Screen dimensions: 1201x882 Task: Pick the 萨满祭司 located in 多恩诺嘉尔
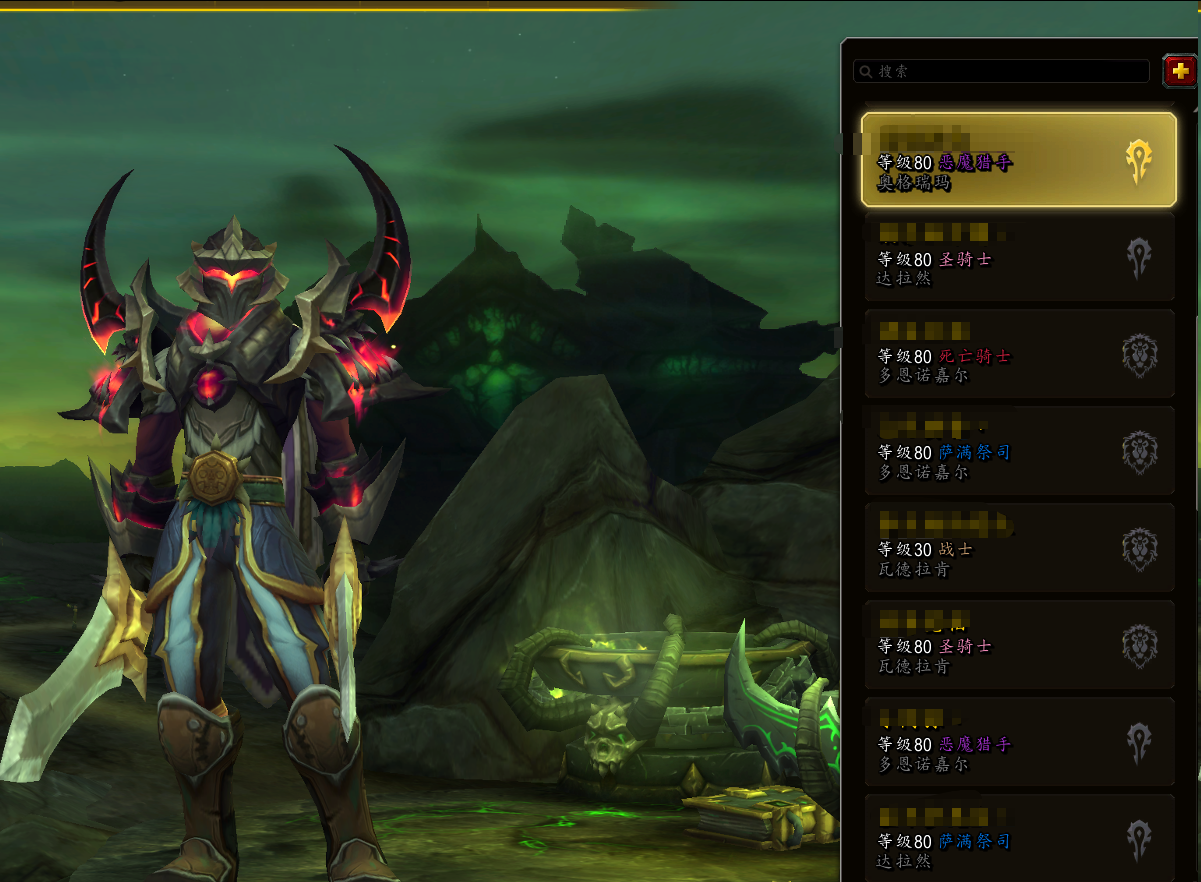coord(1018,451)
